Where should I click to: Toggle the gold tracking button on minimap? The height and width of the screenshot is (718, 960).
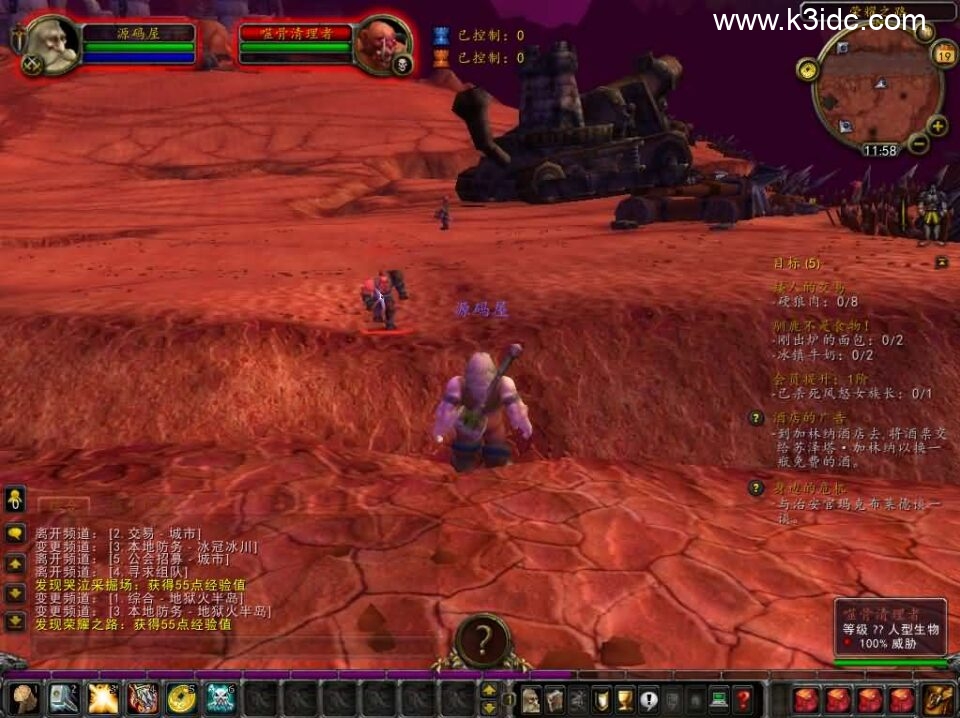808,69
